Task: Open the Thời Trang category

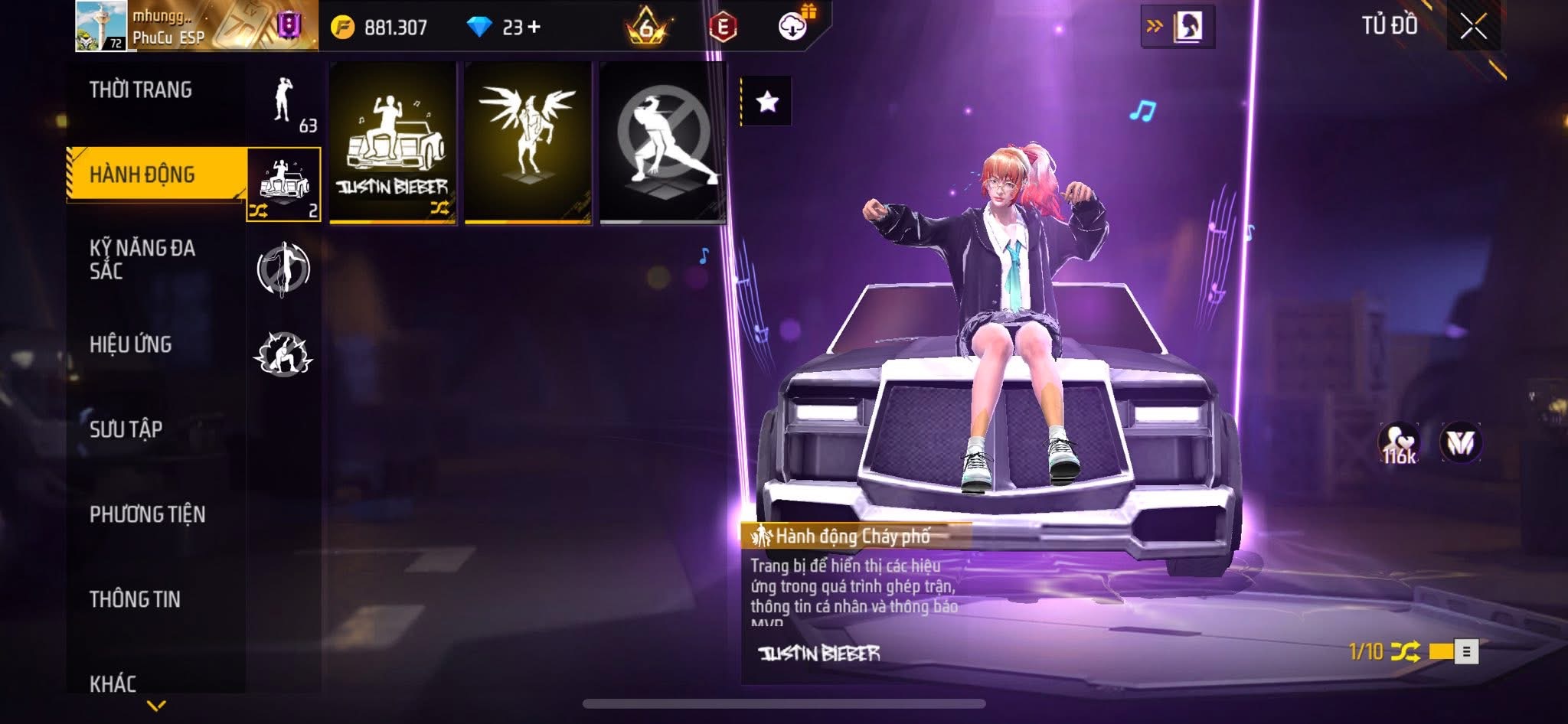Action: (x=141, y=90)
